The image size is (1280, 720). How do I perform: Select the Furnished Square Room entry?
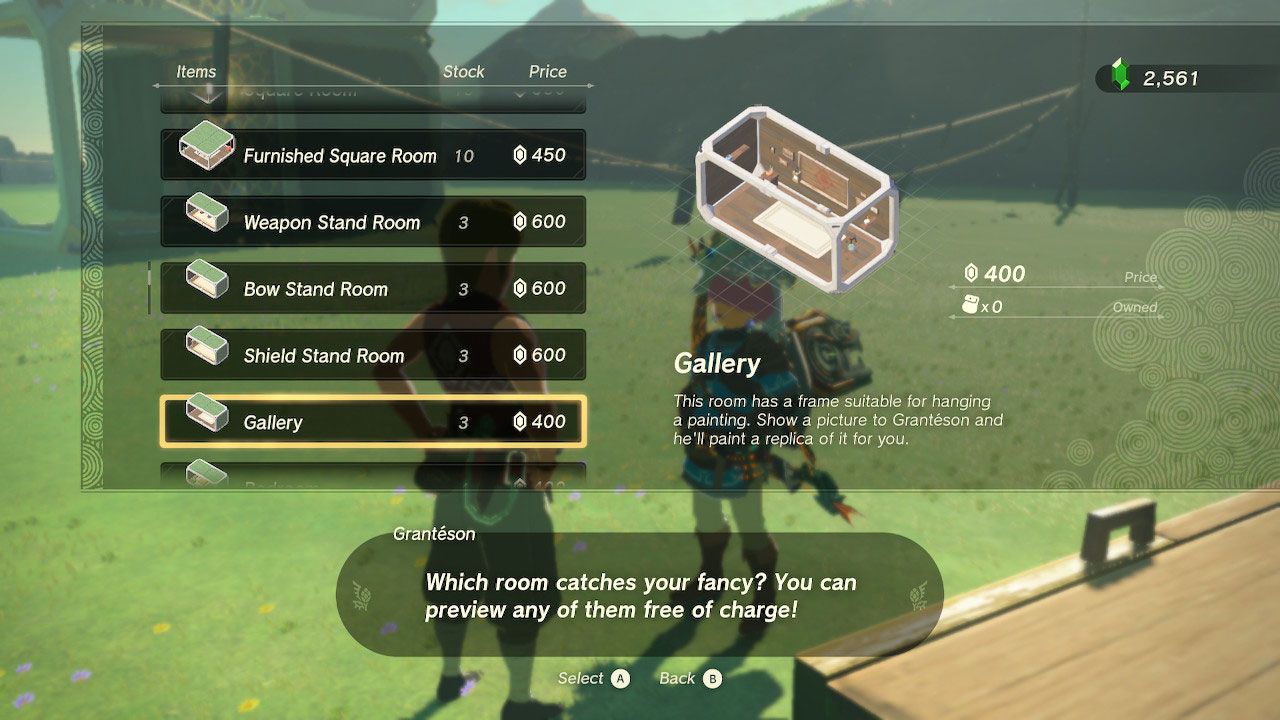click(373, 155)
